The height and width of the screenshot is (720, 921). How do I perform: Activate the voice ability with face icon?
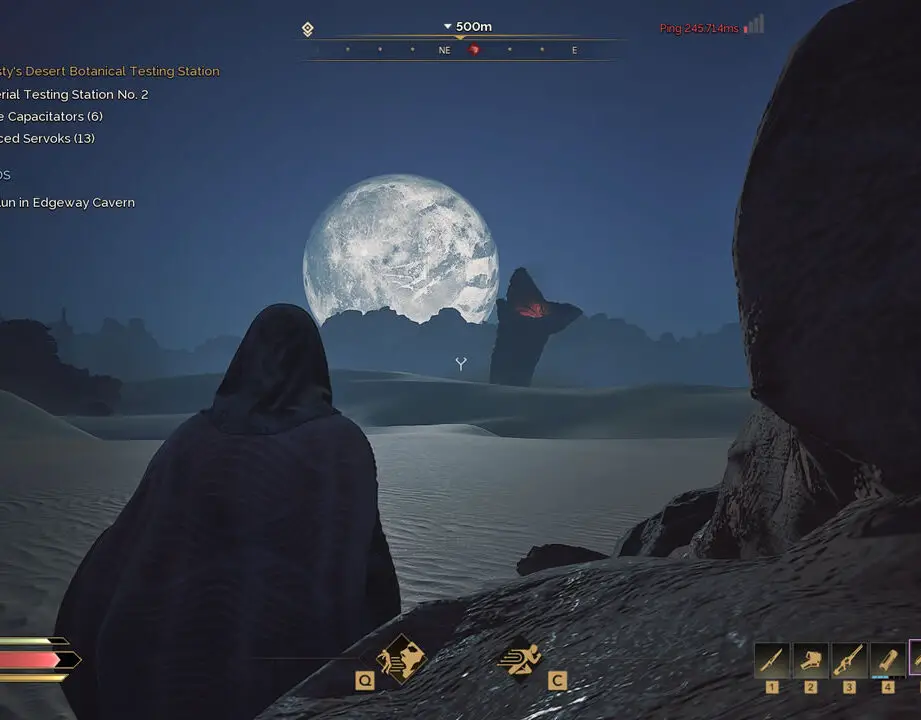tap(400, 659)
